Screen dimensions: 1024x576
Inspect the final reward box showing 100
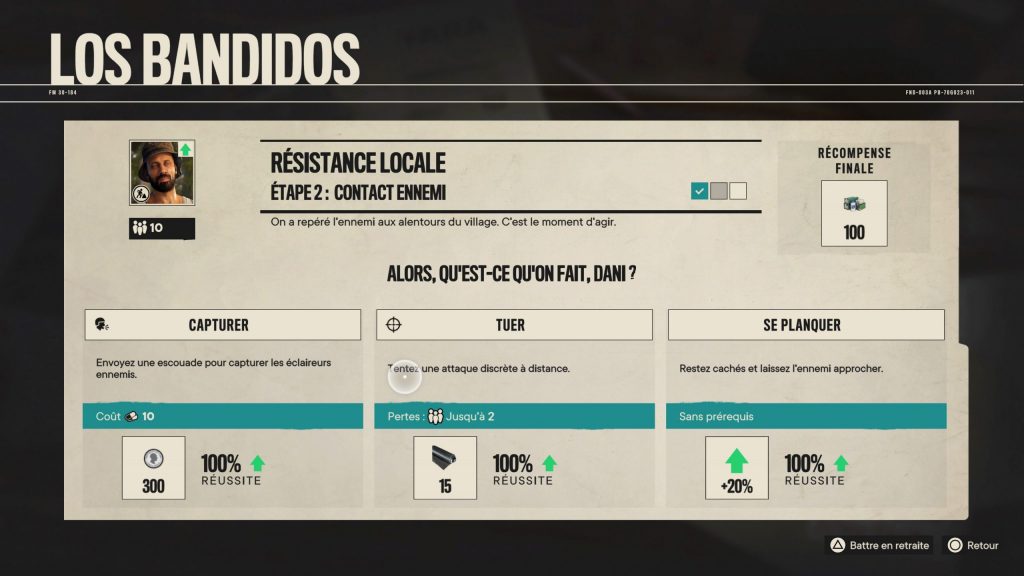click(x=853, y=213)
